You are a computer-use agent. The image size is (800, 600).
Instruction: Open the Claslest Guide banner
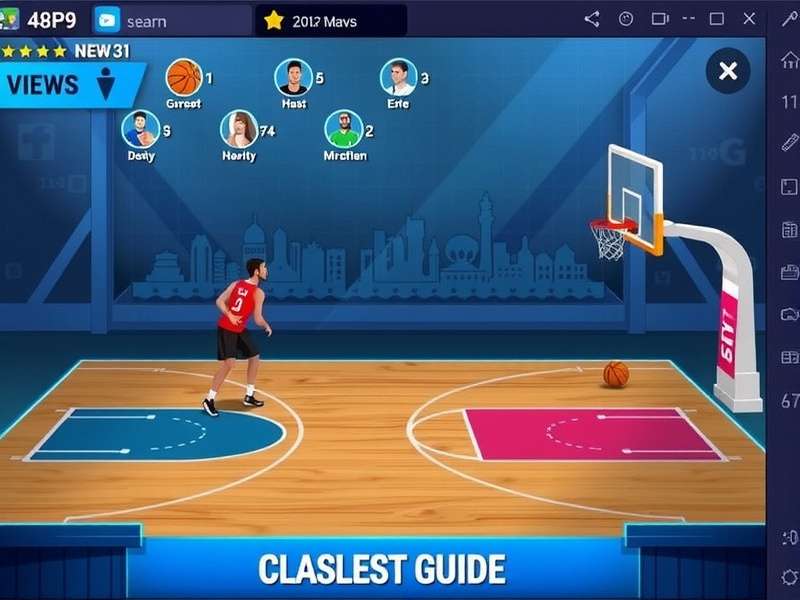point(382,569)
